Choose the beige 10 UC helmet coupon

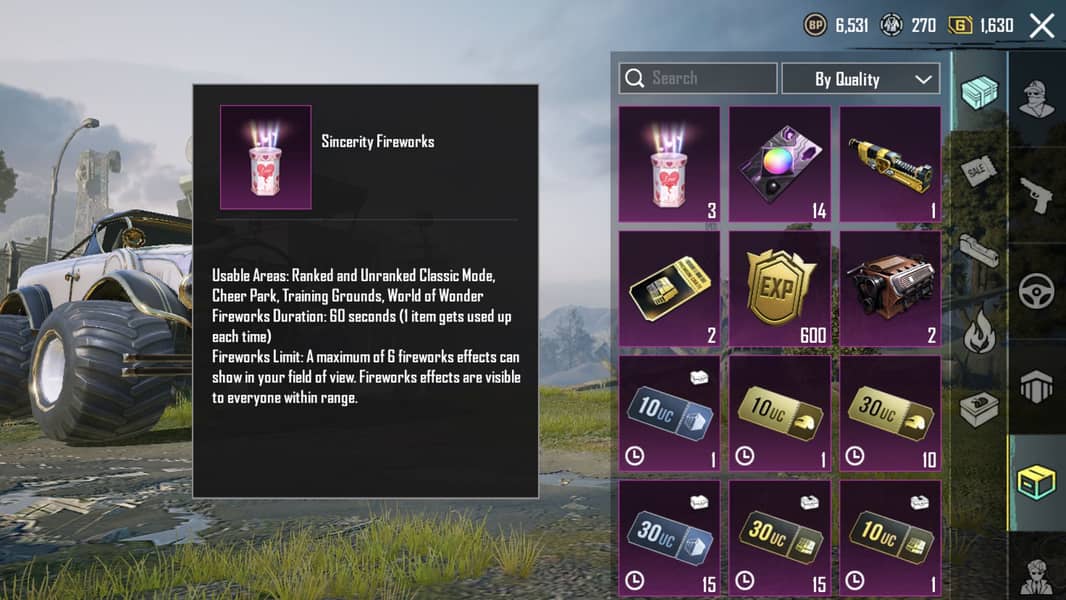(x=779, y=413)
